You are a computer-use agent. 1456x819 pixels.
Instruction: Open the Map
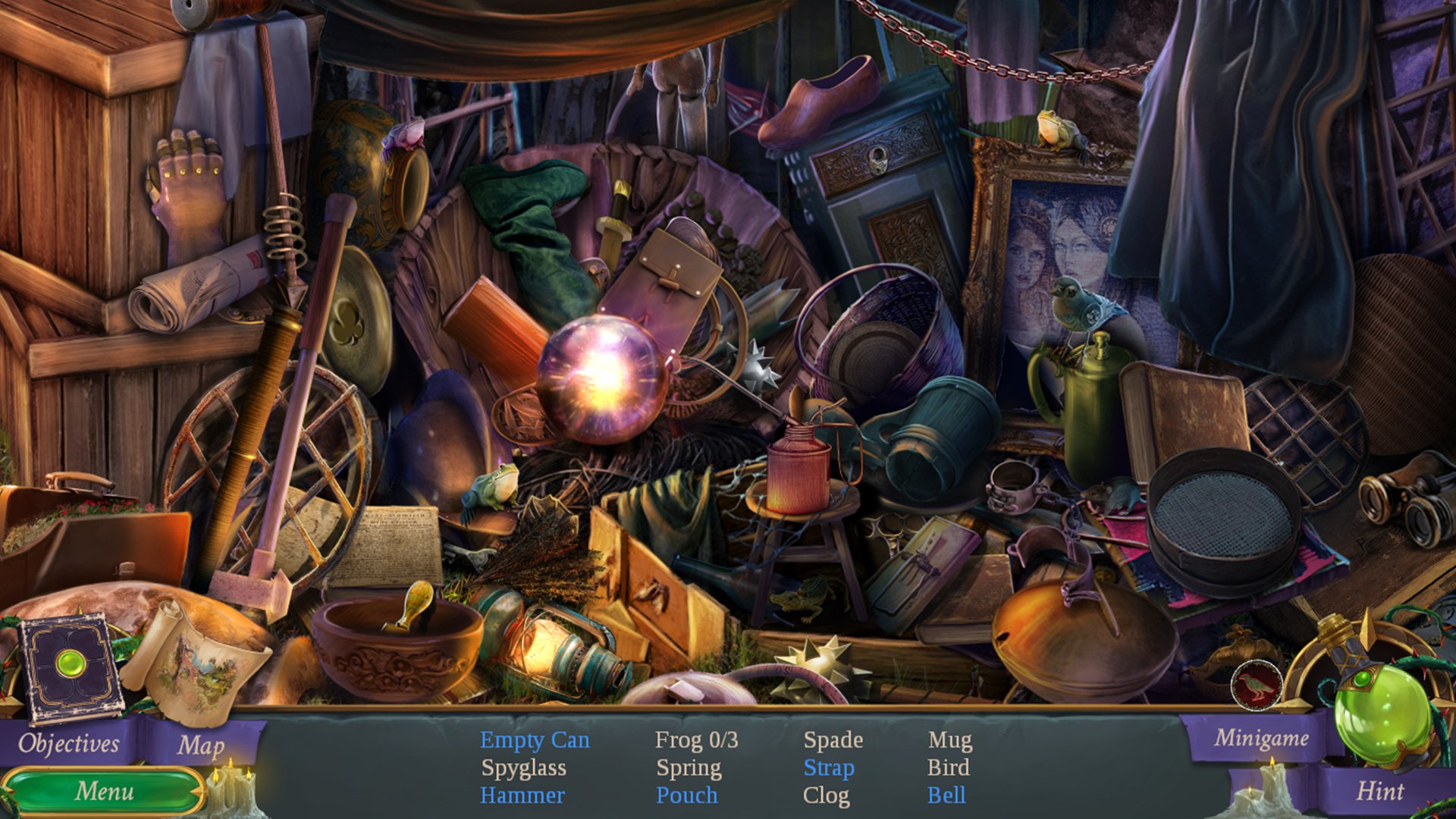click(201, 747)
